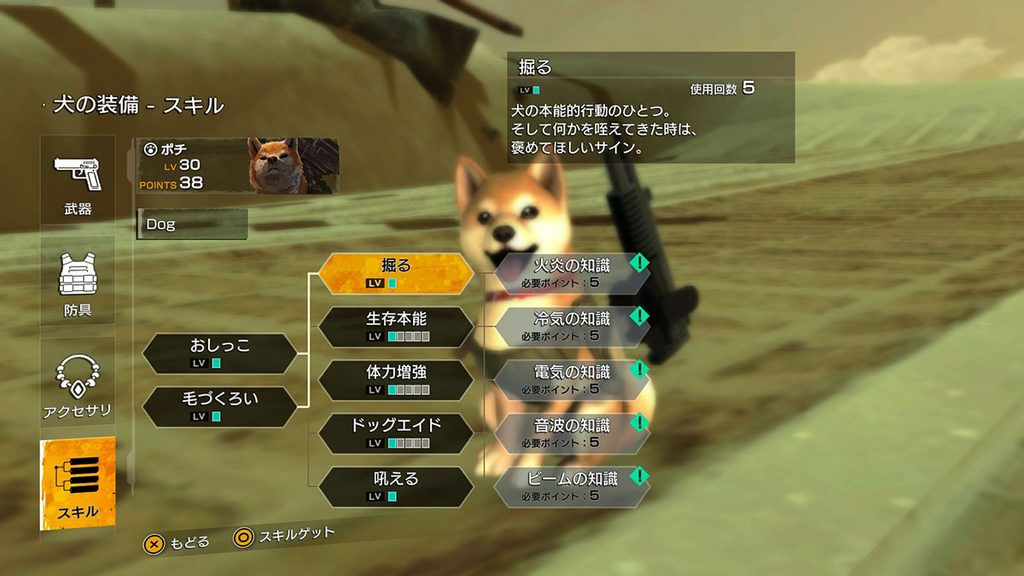The image size is (1024, 576).
Task: Choose the 冷気の知識 skill node
Action: click(x=571, y=326)
